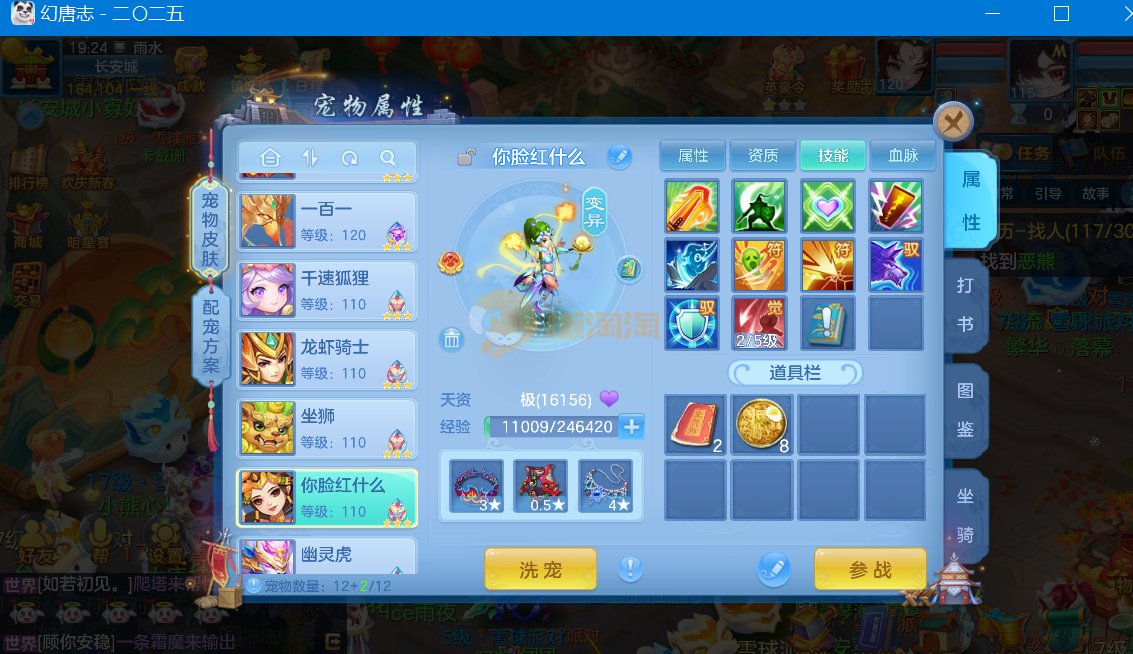
Task: Show the 血脉 tab
Action: 903,155
